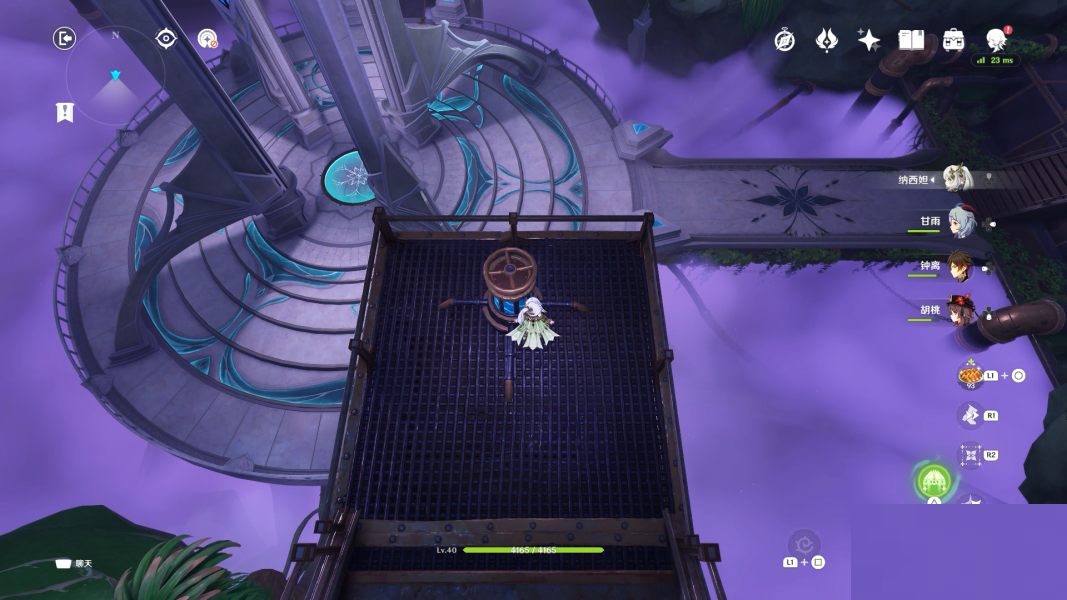Switch to party member 胡桃
Viewport: 1067px width, 600px height.
coord(962,309)
